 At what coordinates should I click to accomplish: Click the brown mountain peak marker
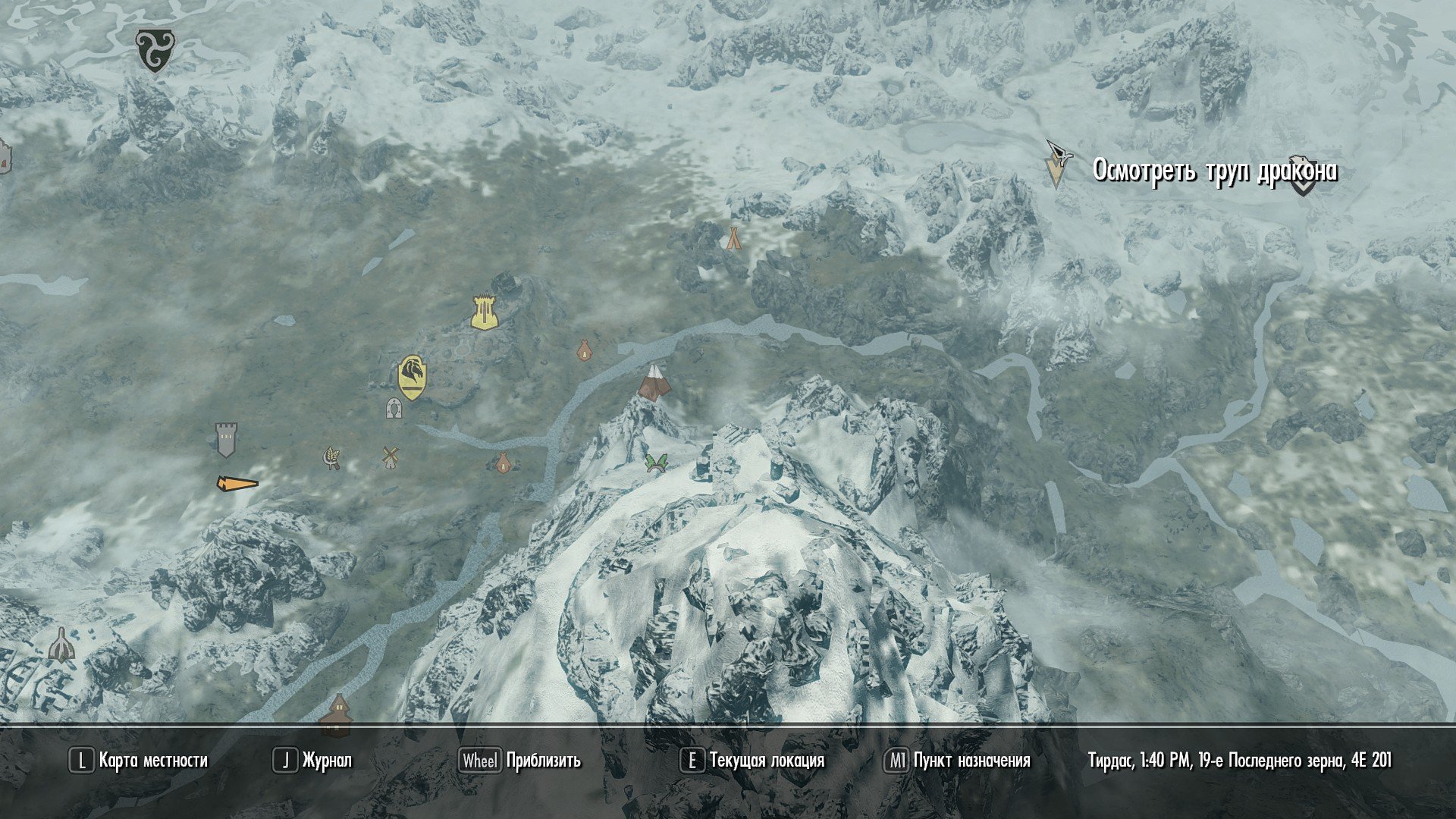(654, 383)
